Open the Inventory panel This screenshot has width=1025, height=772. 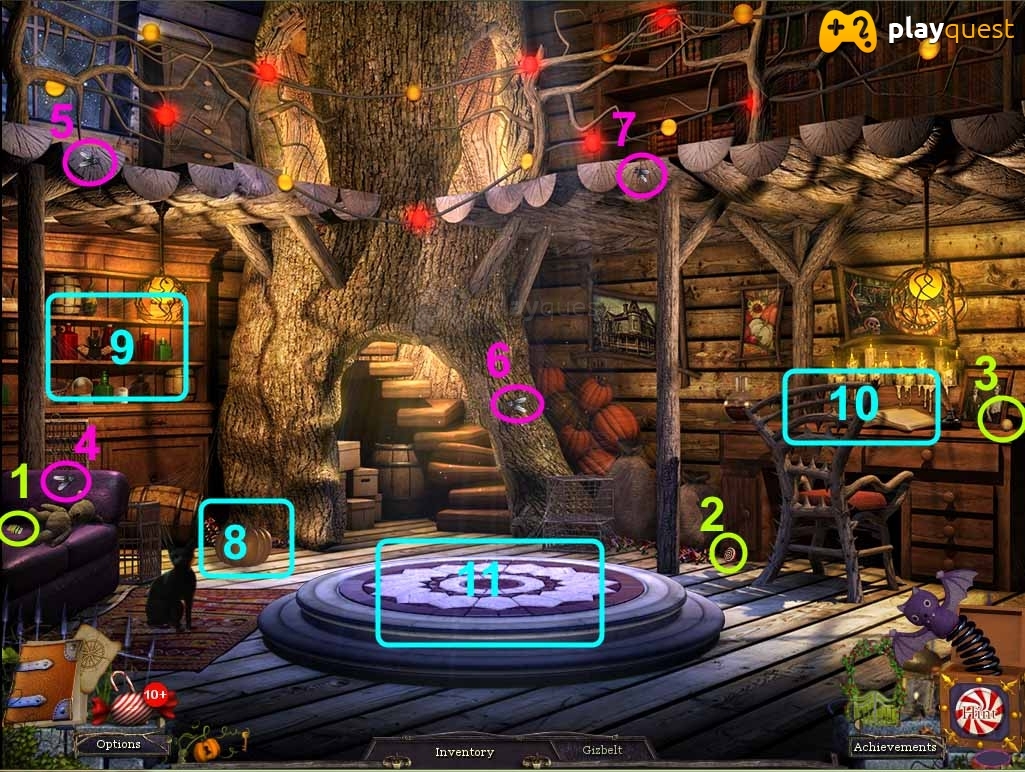tap(464, 752)
